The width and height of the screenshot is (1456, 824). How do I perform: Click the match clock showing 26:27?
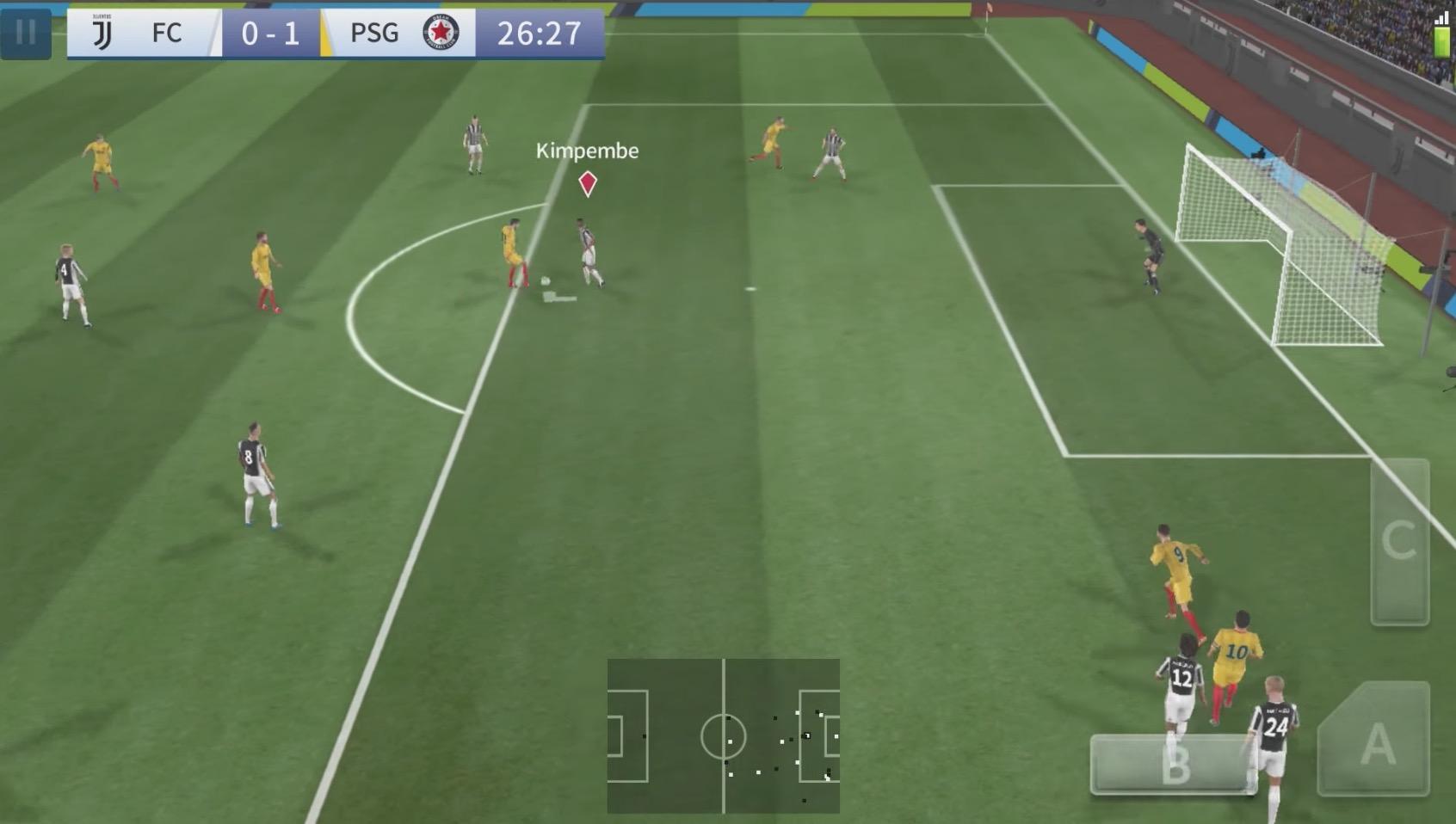click(538, 34)
